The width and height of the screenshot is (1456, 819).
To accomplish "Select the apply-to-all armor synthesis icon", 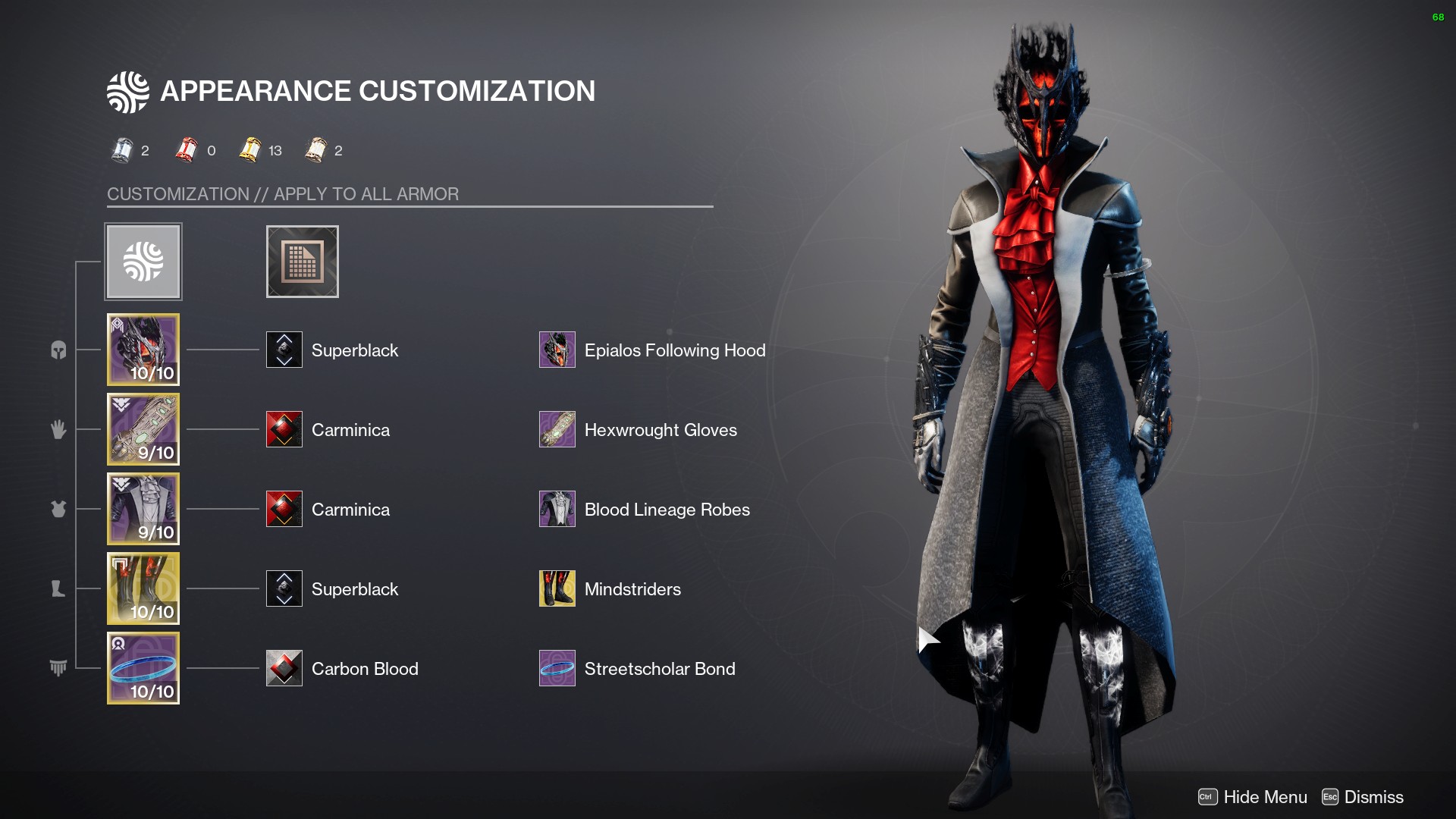I will pos(143,262).
